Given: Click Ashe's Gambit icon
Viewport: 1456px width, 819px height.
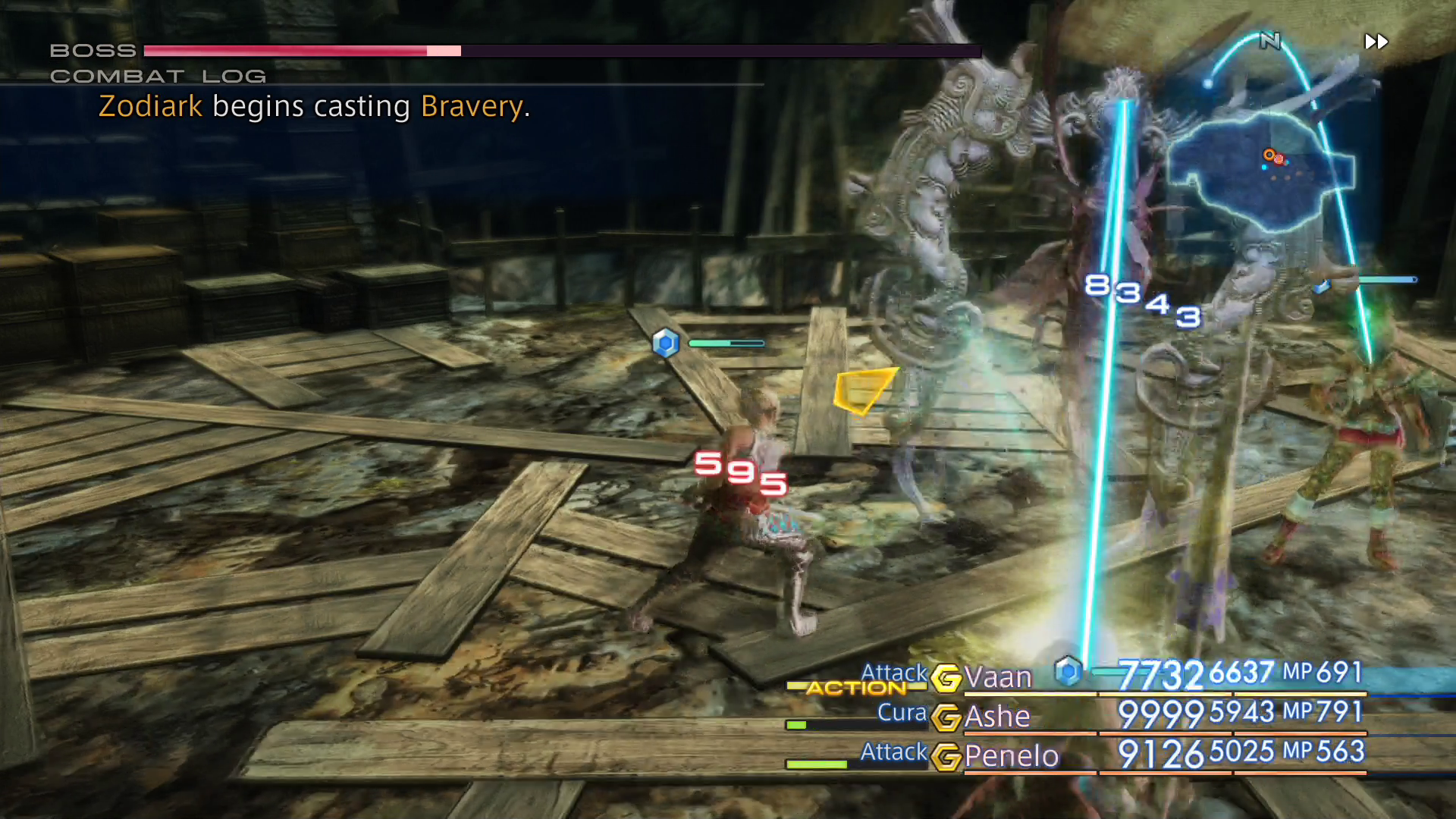Looking at the screenshot, I should pos(948,717).
